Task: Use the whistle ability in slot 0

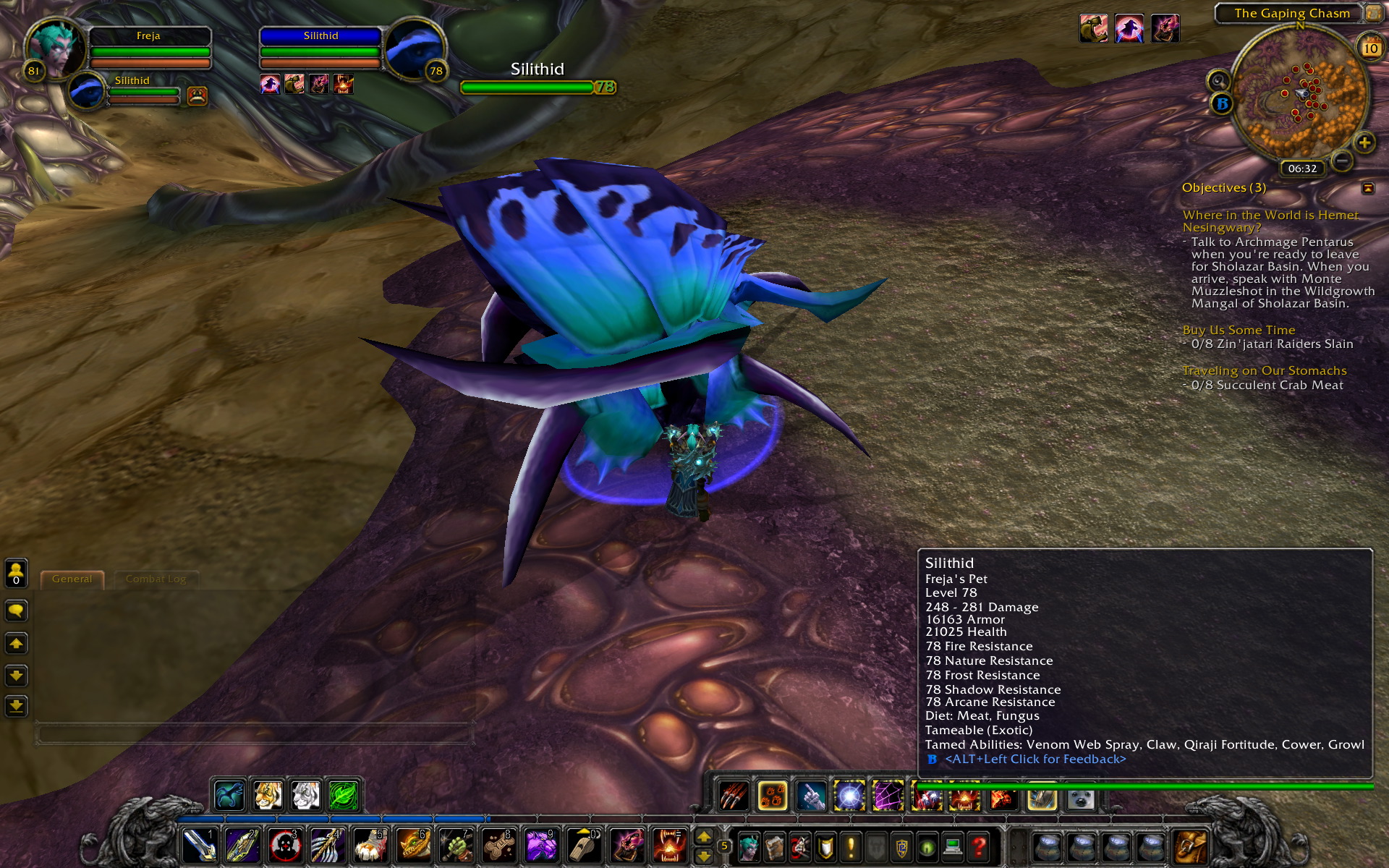Action: tap(584, 845)
